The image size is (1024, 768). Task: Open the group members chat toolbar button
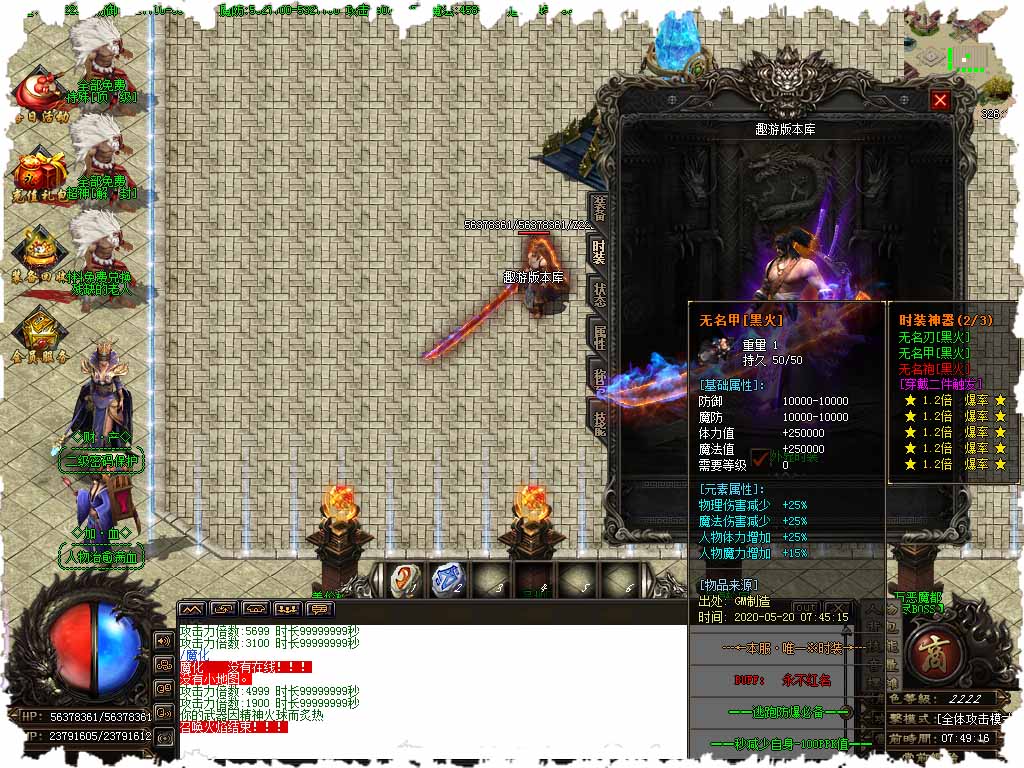(288, 608)
